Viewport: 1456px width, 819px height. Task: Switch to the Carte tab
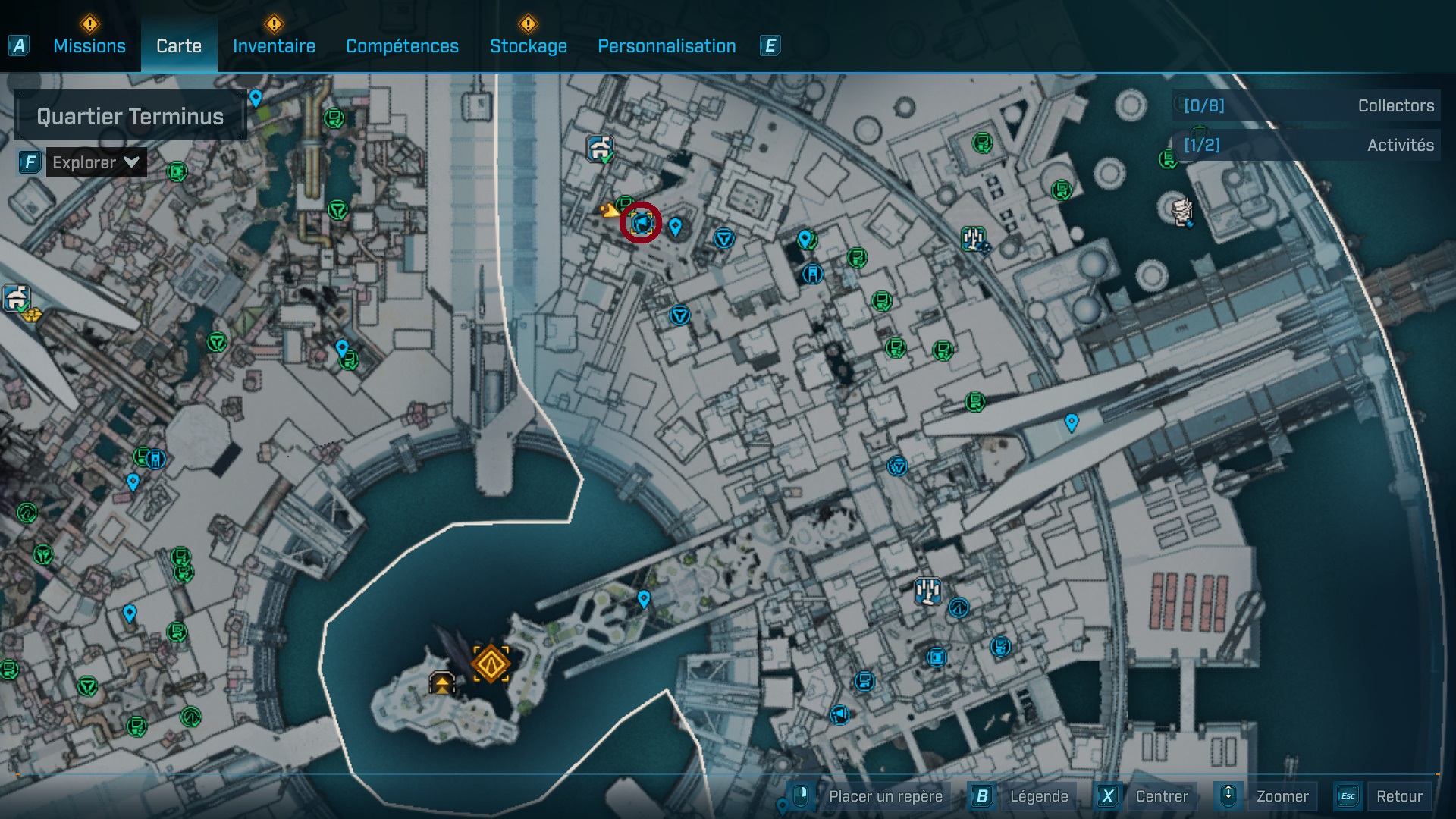pyautogui.click(x=177, y=45)
